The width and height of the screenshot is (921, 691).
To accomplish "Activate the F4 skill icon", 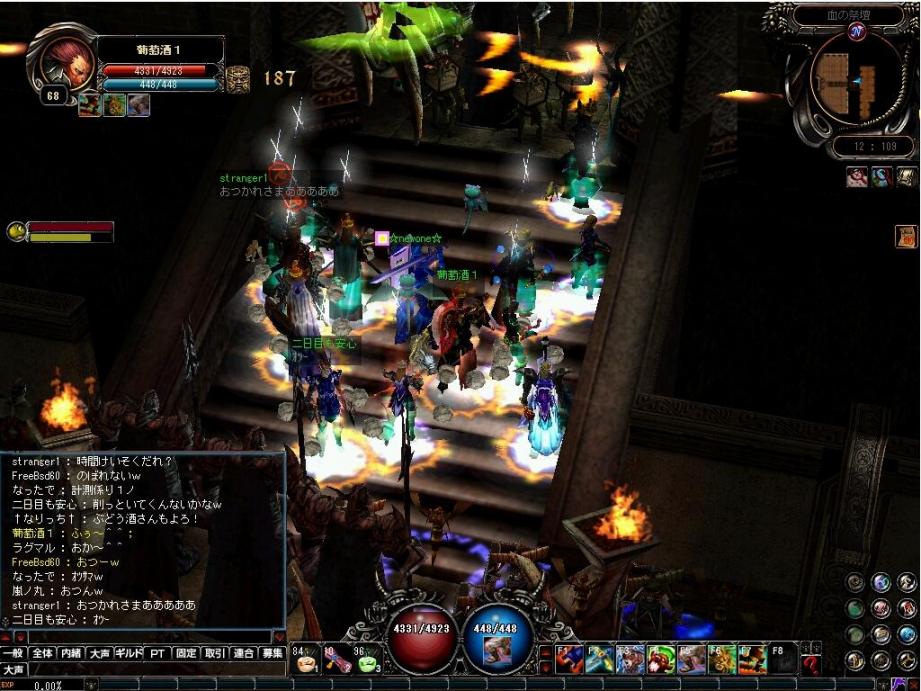I will point(661,659).
